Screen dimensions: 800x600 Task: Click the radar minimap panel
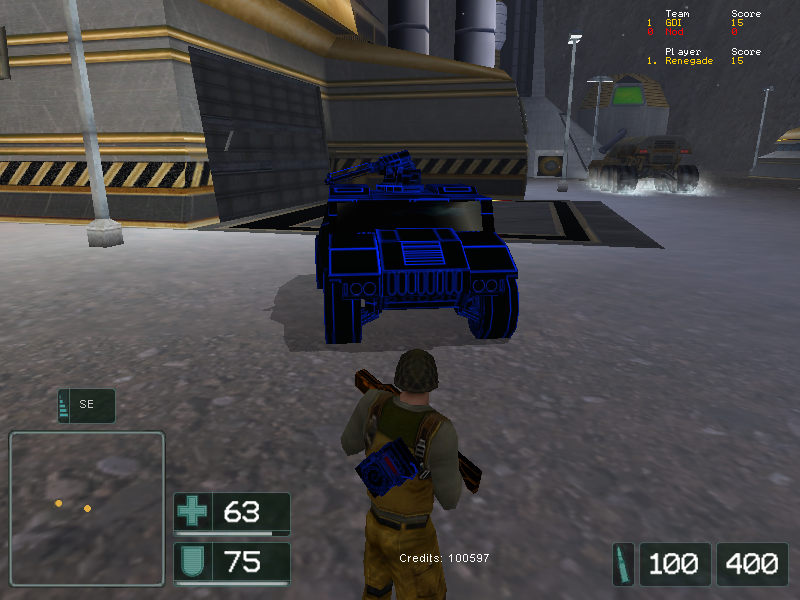pyautogui.click(x=86, y=508)
